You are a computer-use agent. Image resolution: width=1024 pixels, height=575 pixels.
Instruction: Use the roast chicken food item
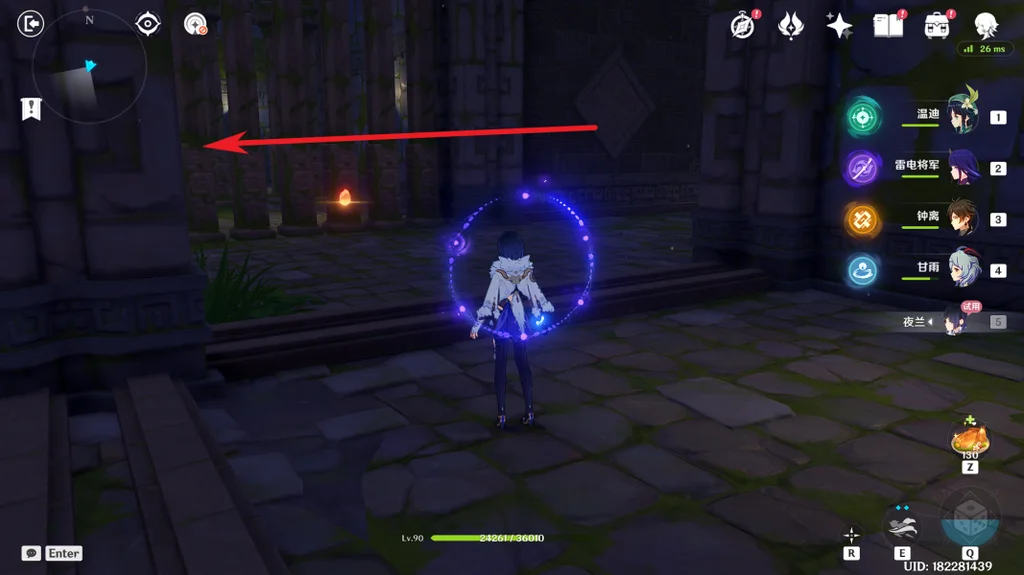coord(969,438)
